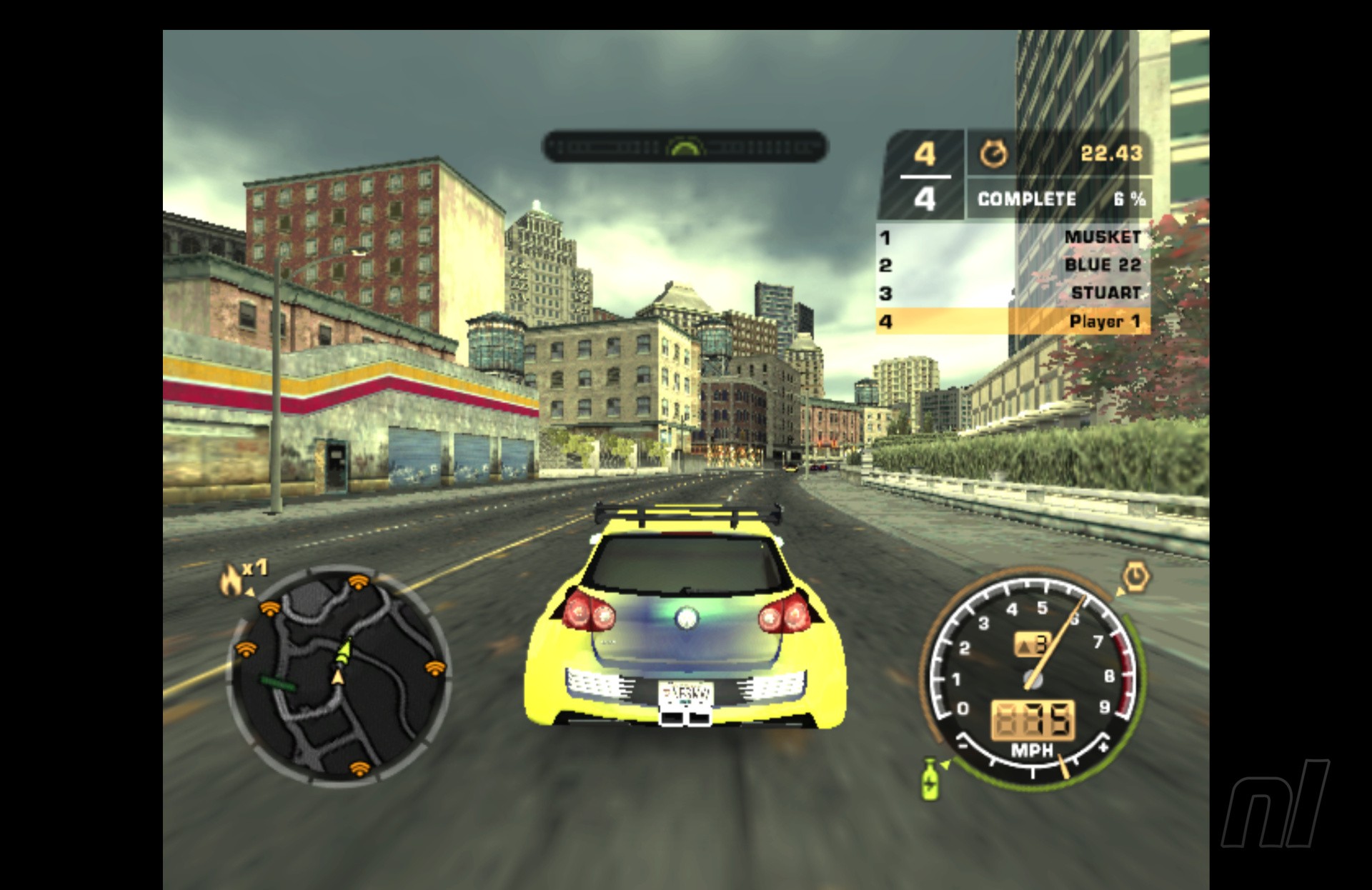Click the police radar detector bar

[x=685, y=147]
